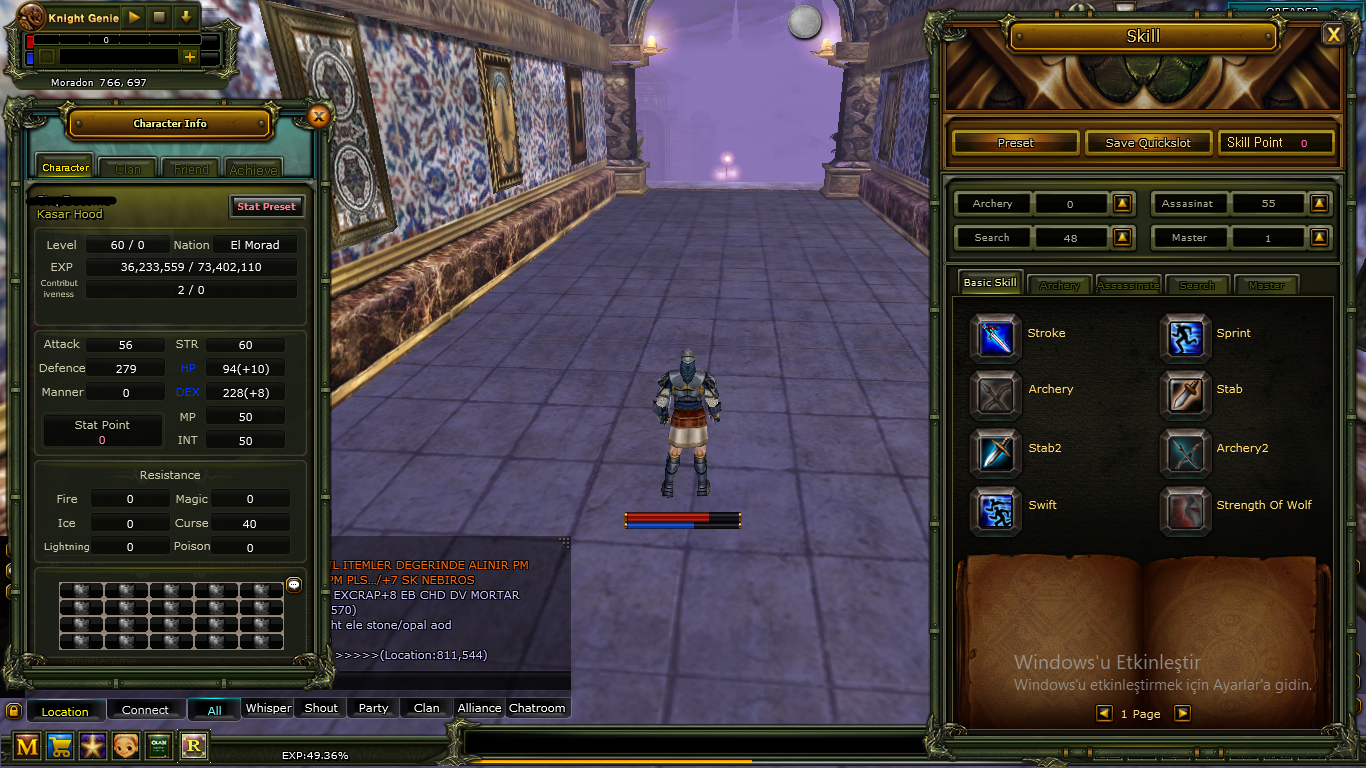
Task: Turn to the next skill book page
Action: pos(1183,713)
